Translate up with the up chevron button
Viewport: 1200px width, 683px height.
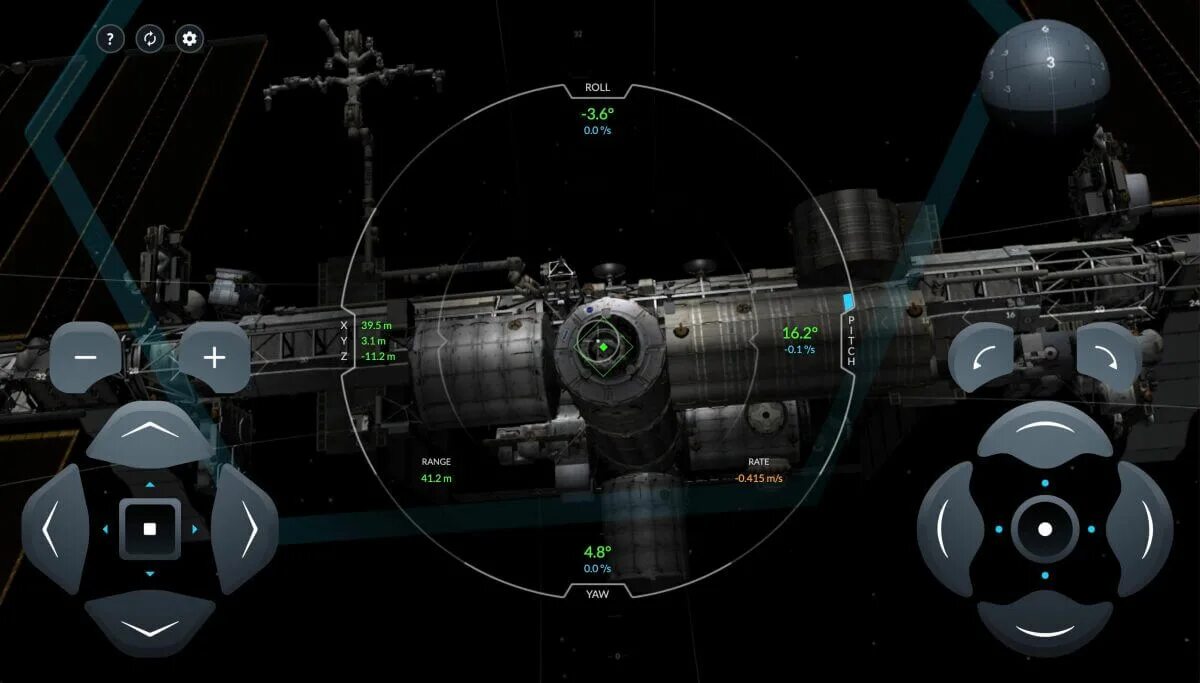150,433
